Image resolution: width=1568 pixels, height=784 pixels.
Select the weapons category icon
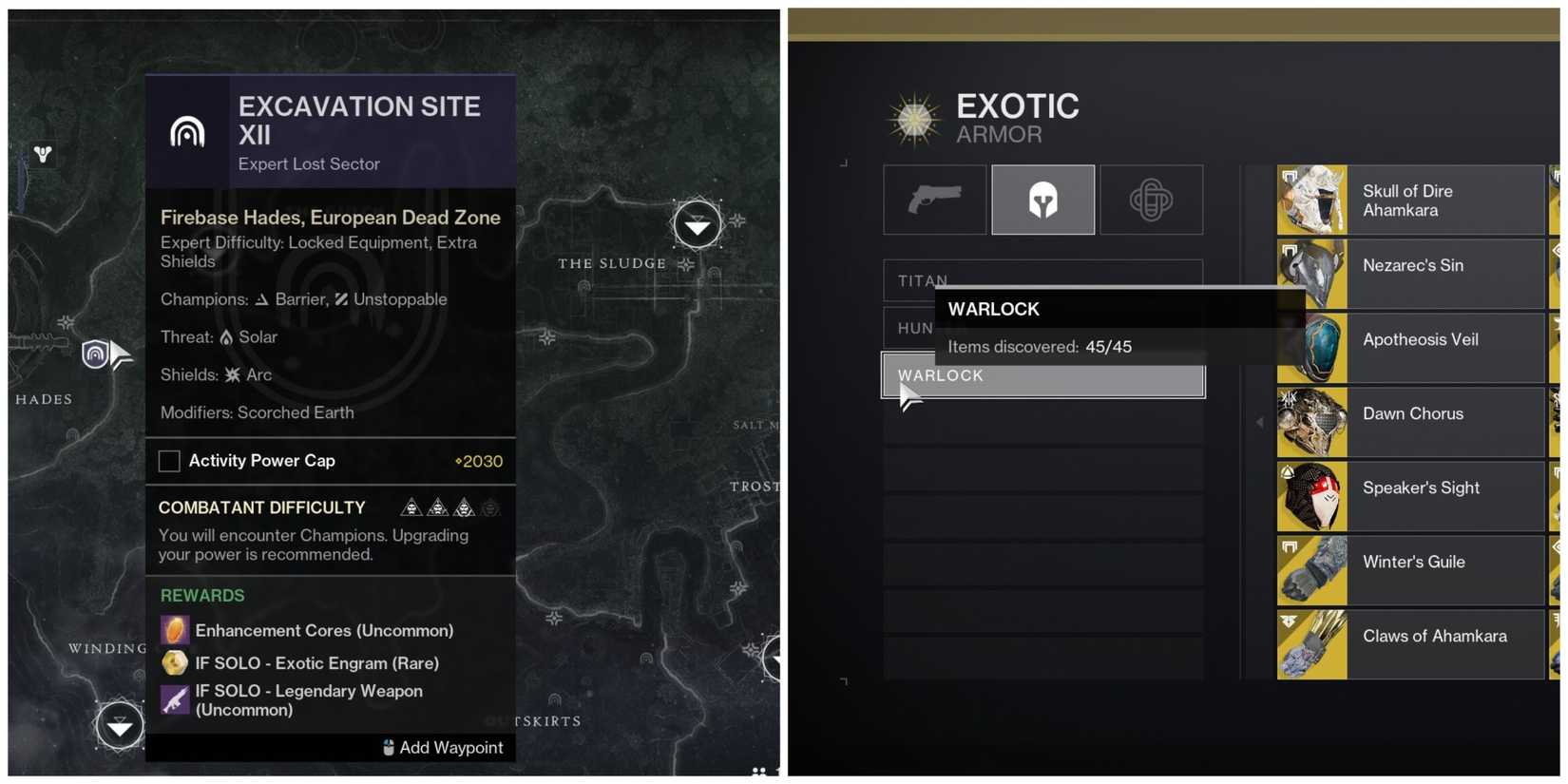click(934, 200)
